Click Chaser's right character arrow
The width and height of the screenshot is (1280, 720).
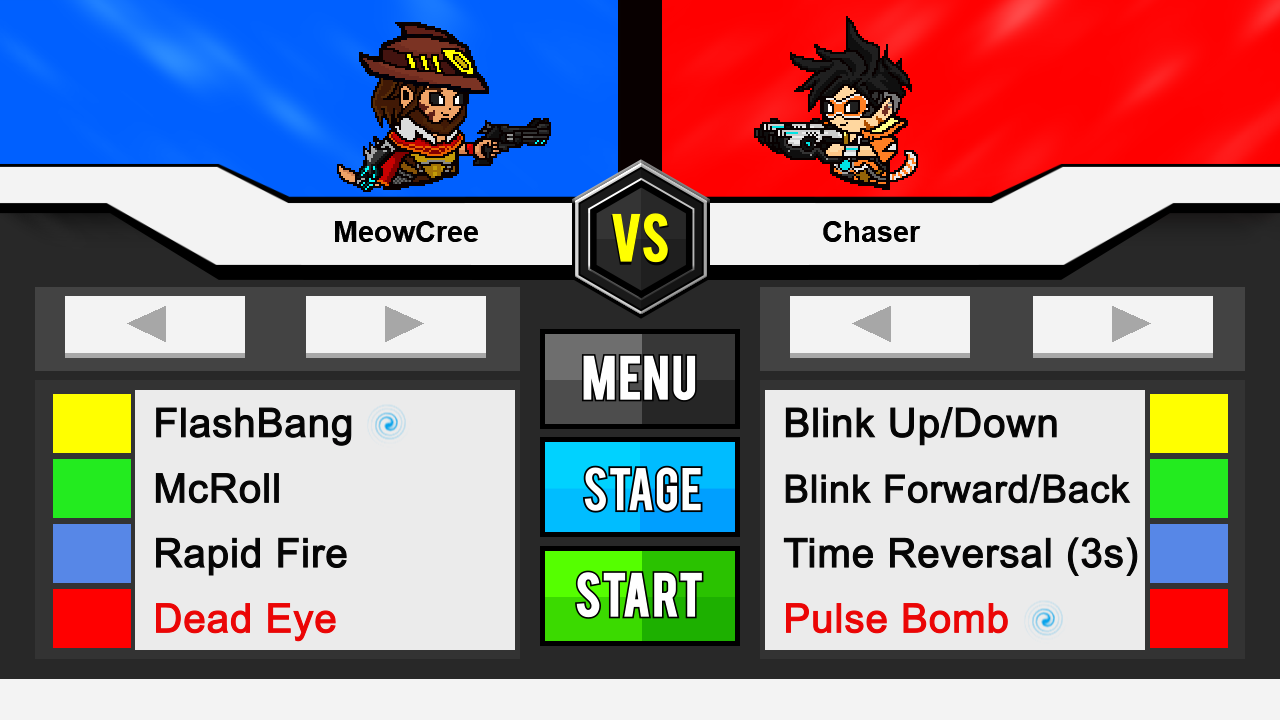pos(1124,325)
